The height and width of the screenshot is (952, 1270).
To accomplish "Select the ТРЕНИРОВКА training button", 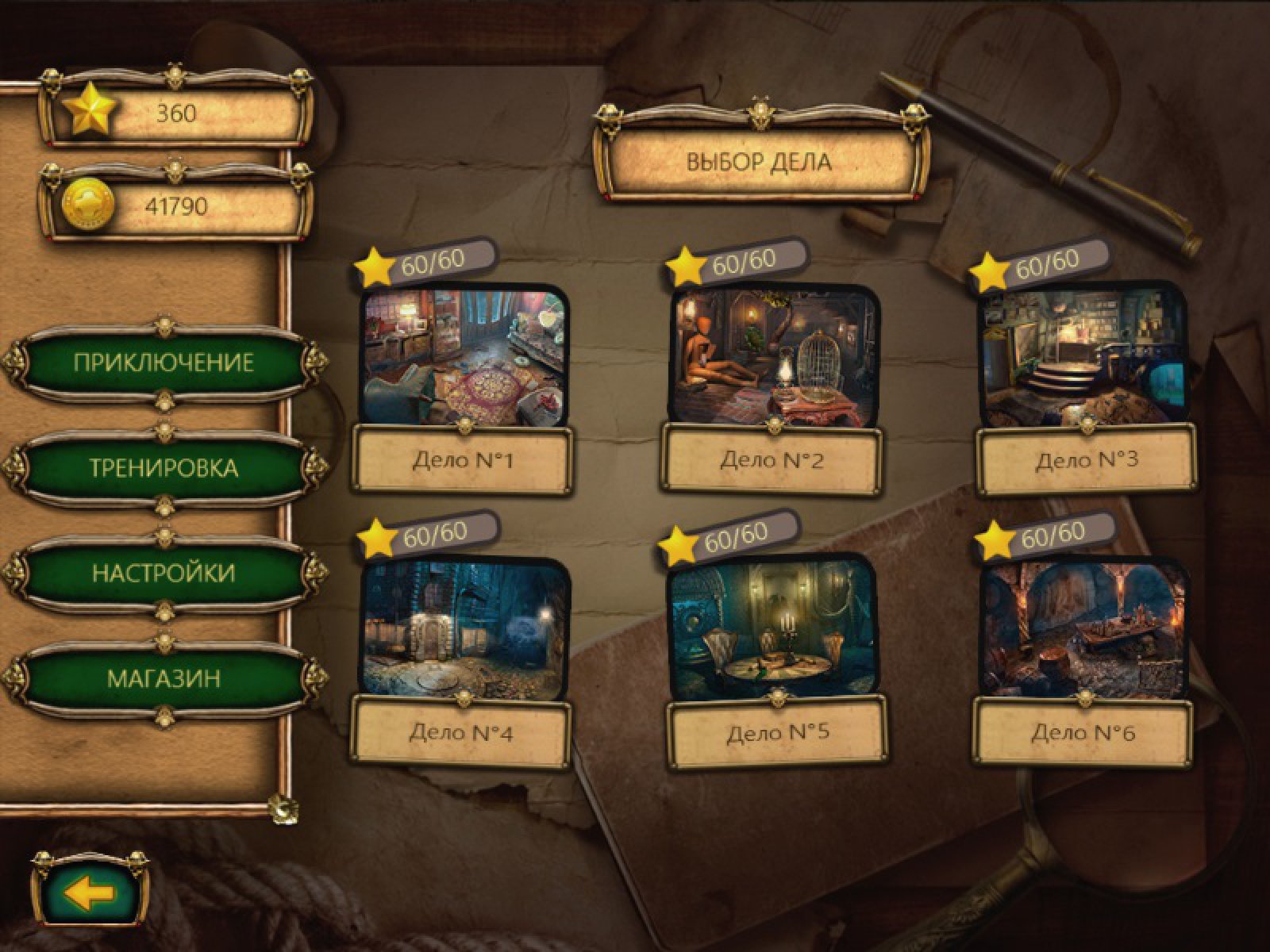I will 164,467.
